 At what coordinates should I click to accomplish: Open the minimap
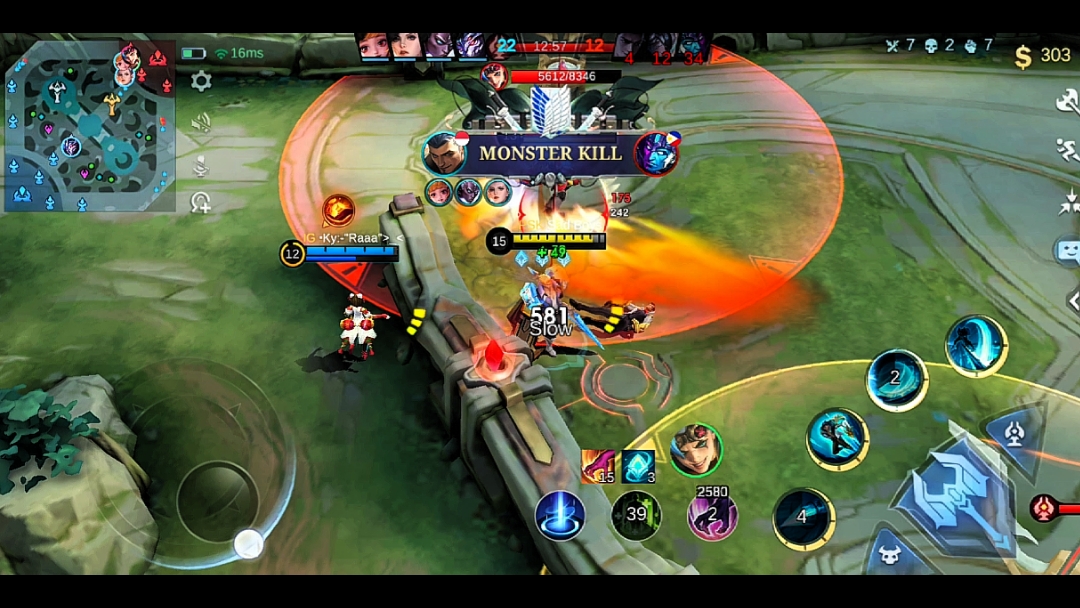tap(90, 127)
